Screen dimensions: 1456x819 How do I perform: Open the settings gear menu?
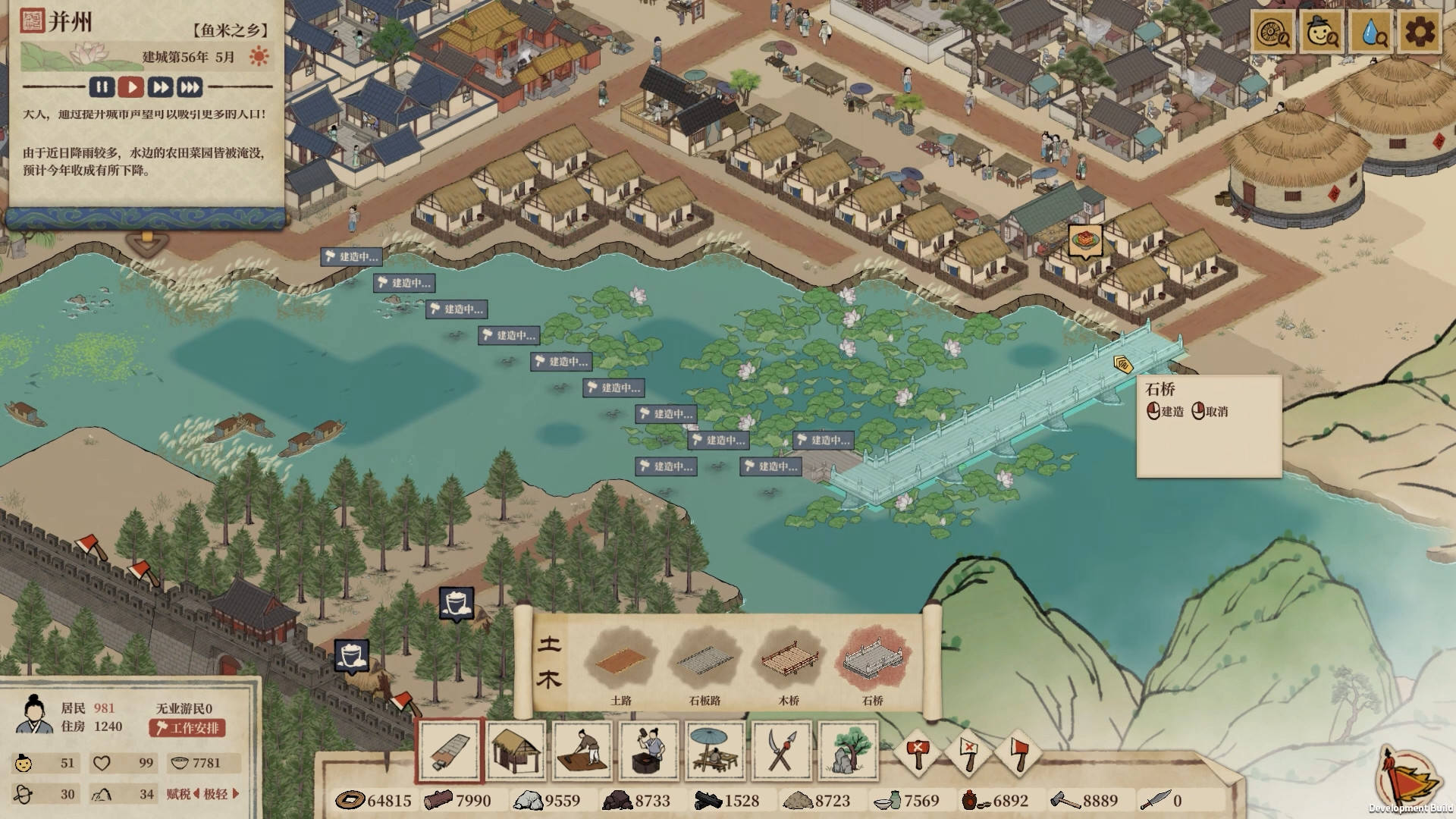tap(1419, 32)
